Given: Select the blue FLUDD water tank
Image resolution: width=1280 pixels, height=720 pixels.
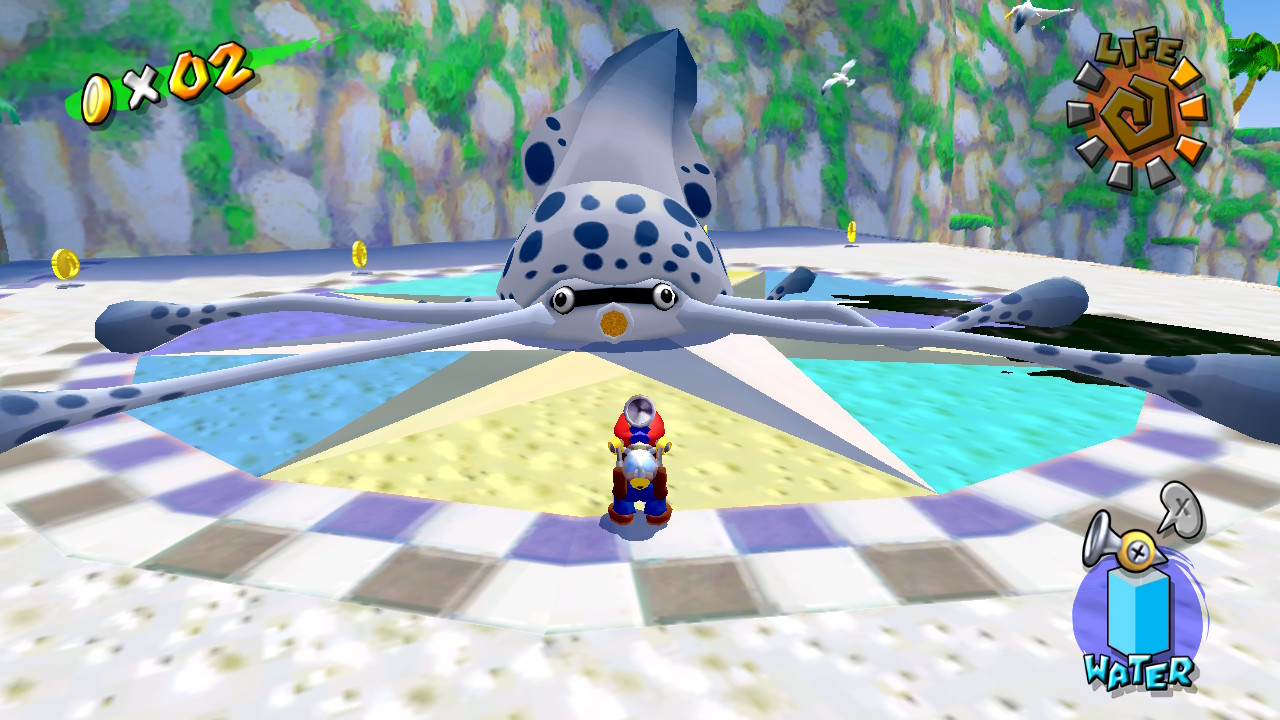Looking at the screenshot, I should [1139, 612].
